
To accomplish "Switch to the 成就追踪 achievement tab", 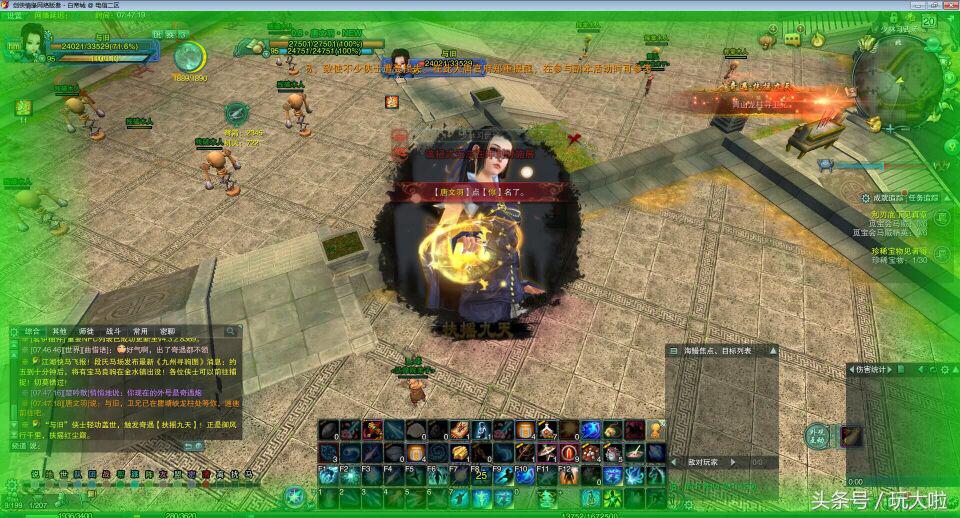I will pos(886,198).
